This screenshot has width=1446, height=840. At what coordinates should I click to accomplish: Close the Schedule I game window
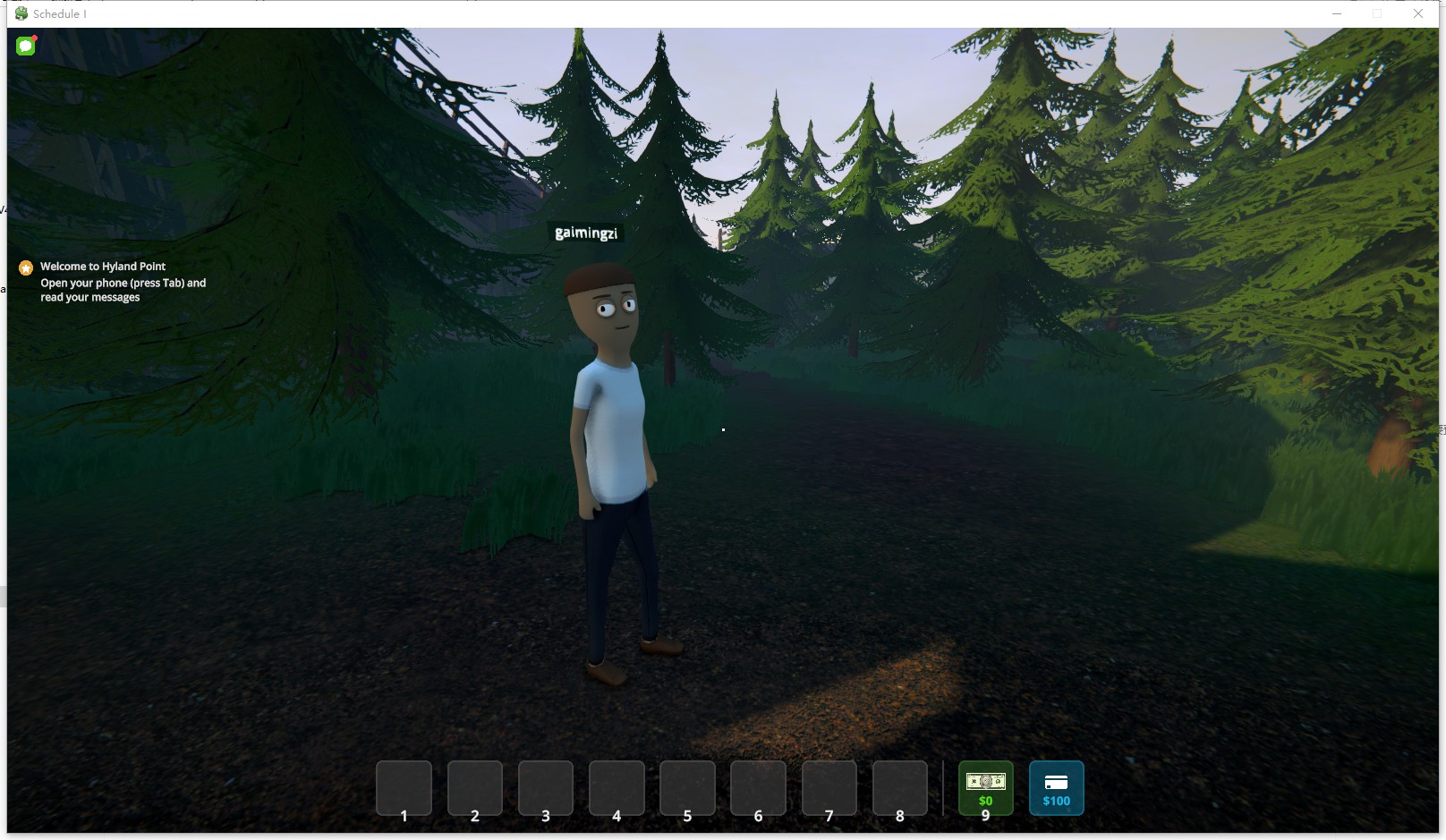coord(1418,13)
